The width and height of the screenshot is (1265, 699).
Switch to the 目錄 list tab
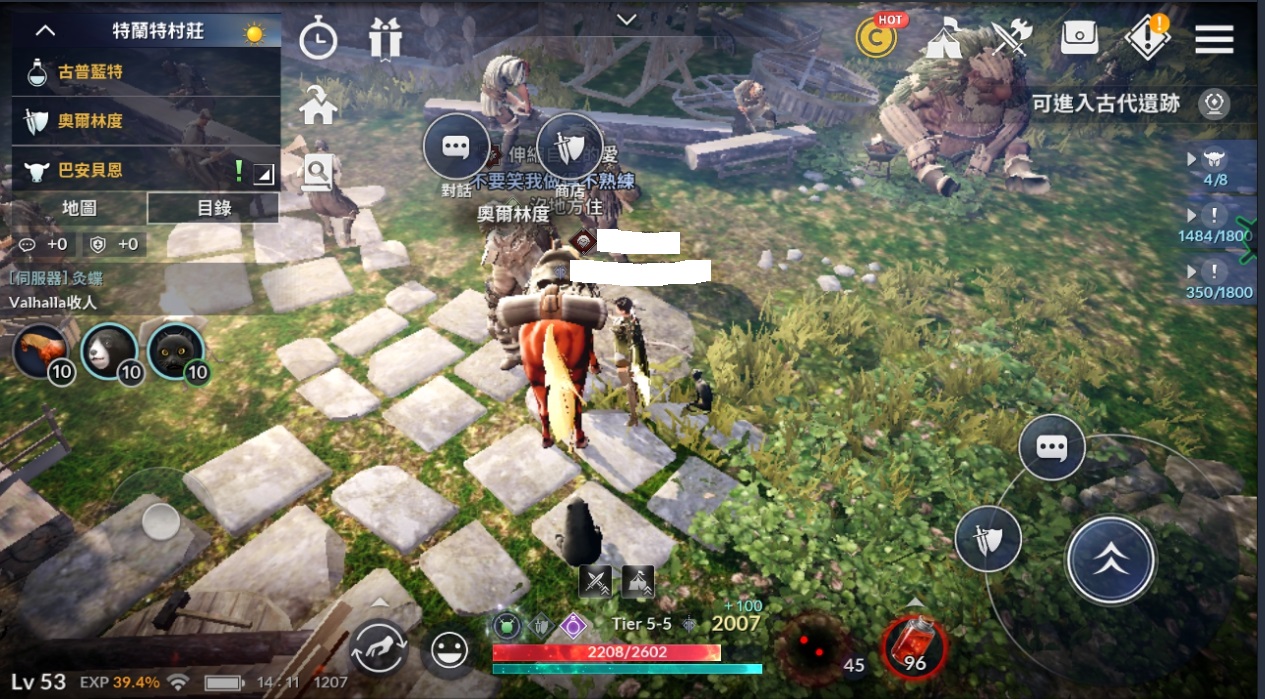click(213, 208)
